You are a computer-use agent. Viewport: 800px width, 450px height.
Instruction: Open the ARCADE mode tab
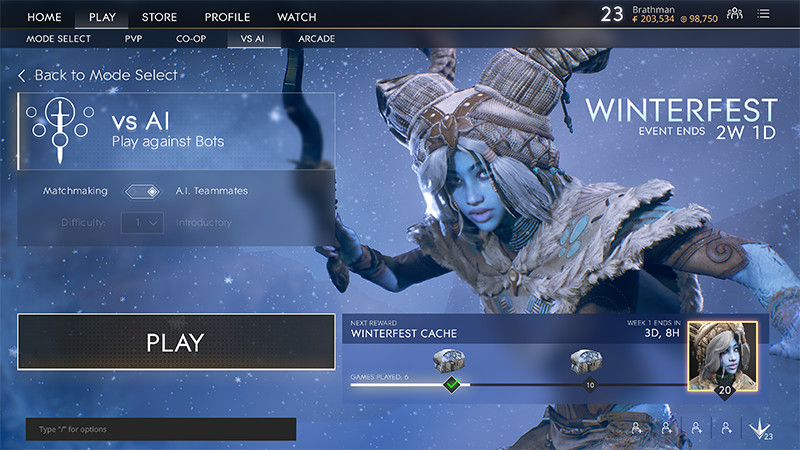(x=316, y=39)
